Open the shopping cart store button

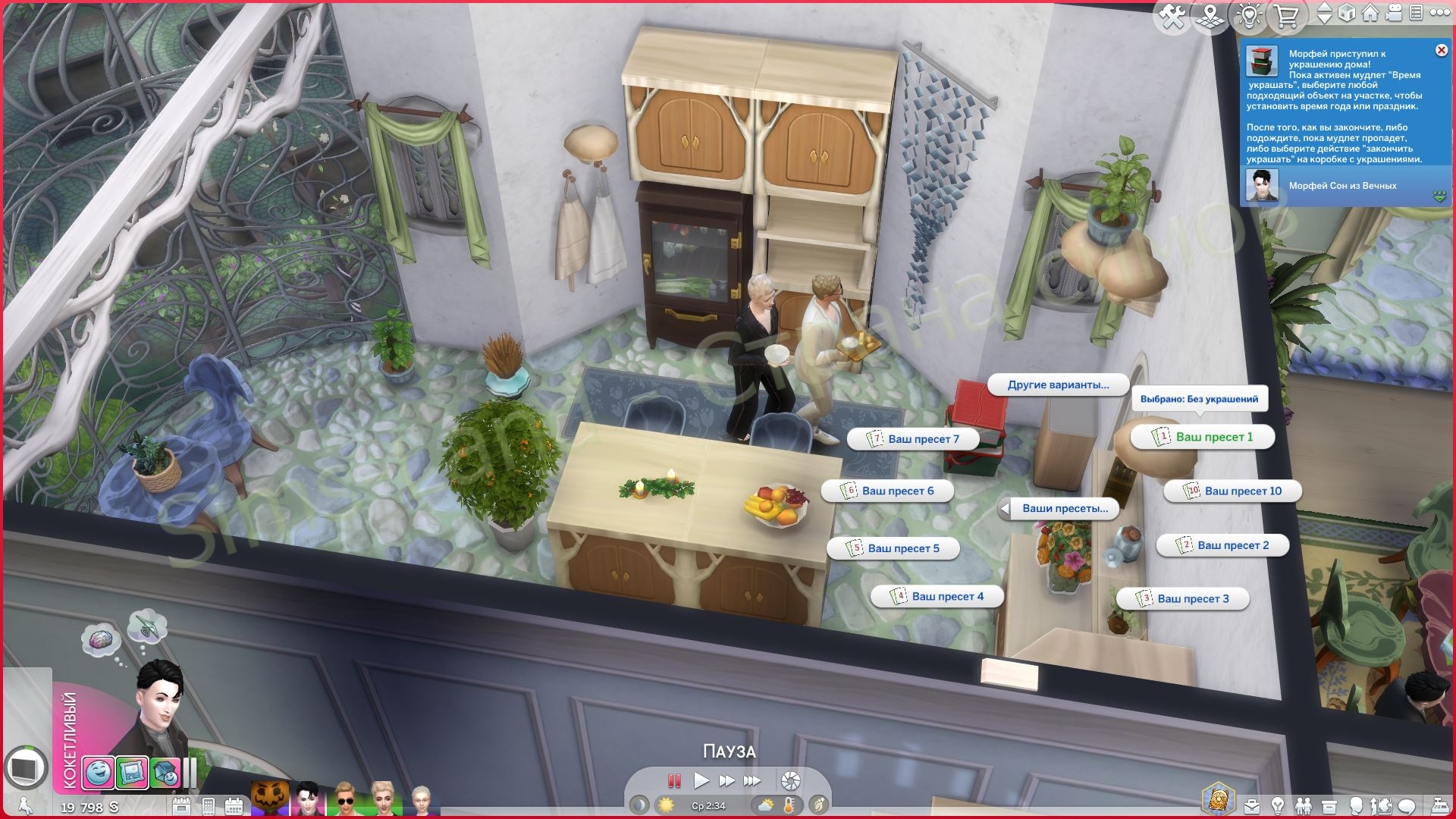tap(1286, 17)
